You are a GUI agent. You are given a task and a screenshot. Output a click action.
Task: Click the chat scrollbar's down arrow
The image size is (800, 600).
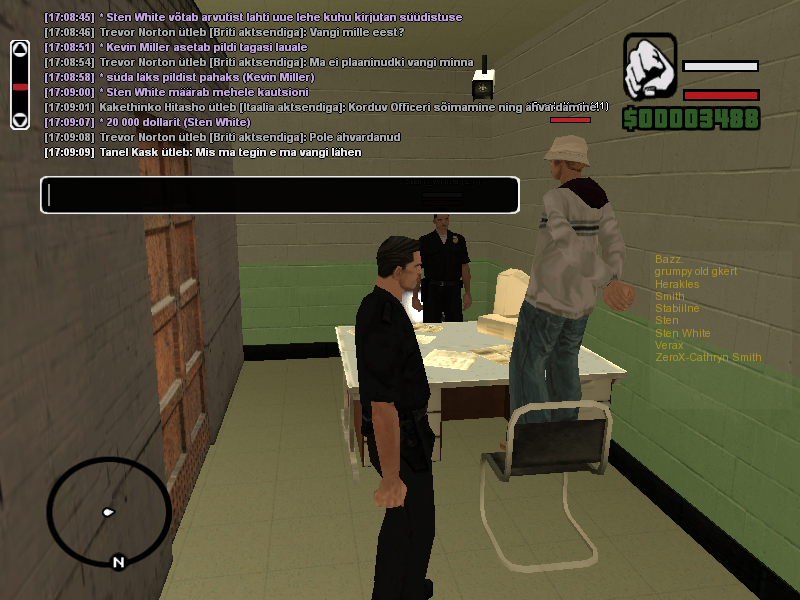pos(19,120)
